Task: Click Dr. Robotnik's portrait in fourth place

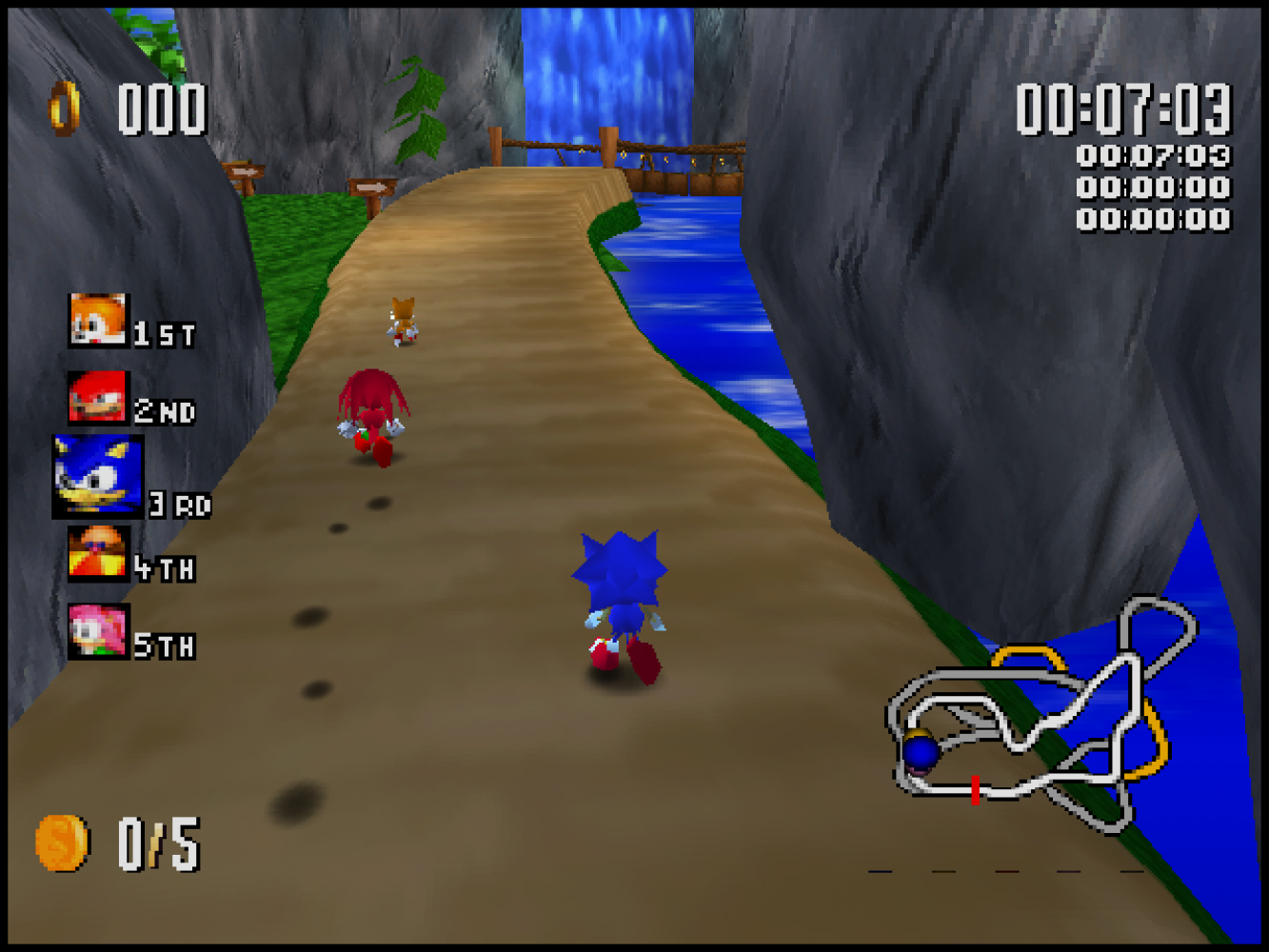Action: (97, 553)
